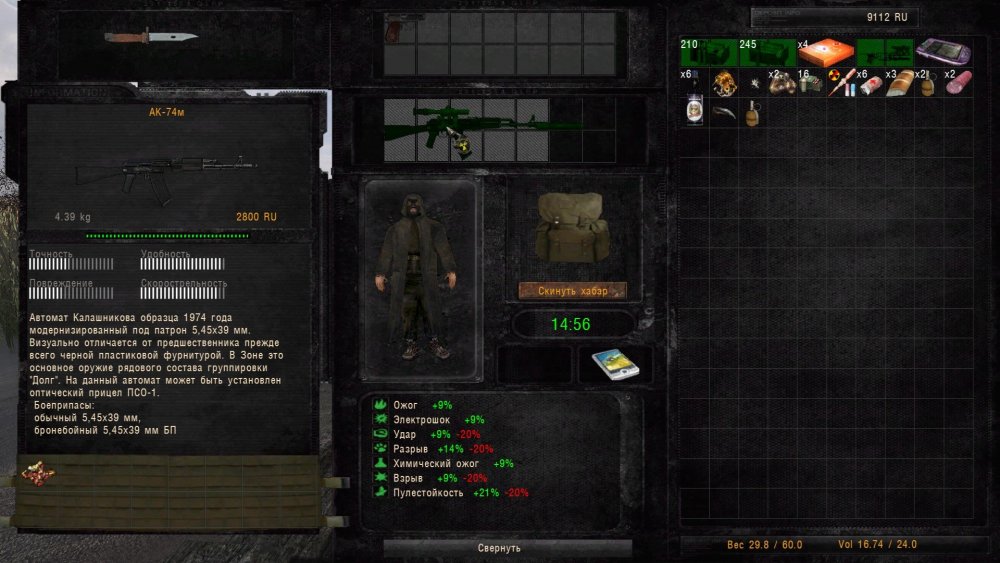Open the PDA device icon
Screen dimensions: 1000x563
615,365
